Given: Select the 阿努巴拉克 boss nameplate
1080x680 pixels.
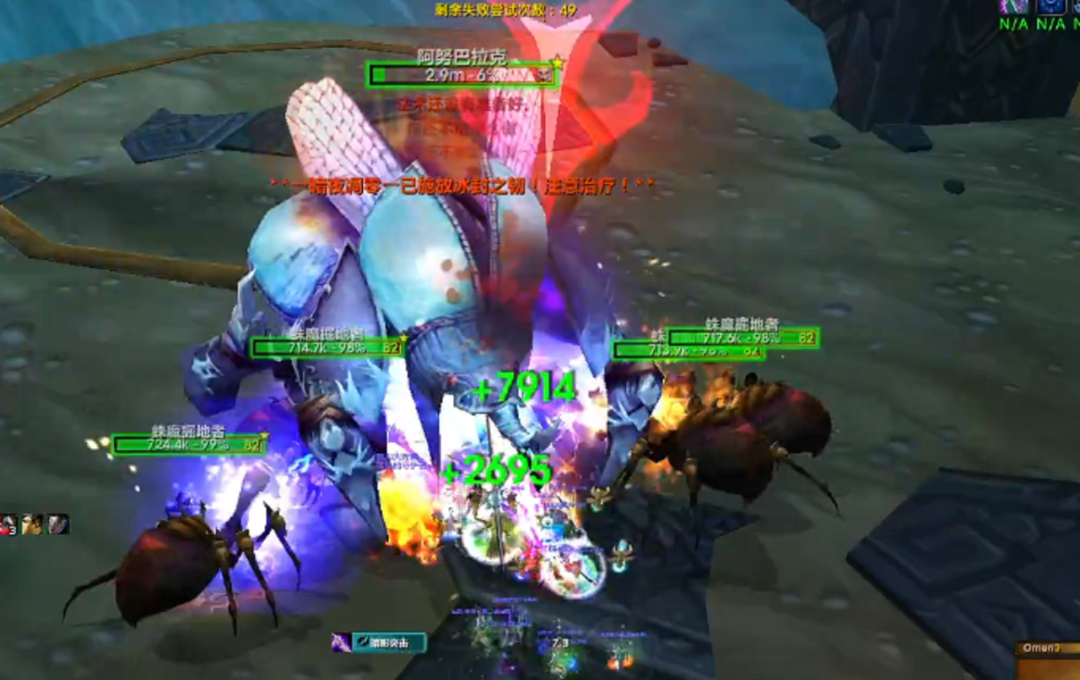Looking at the screenshot, I should (461, 75).
